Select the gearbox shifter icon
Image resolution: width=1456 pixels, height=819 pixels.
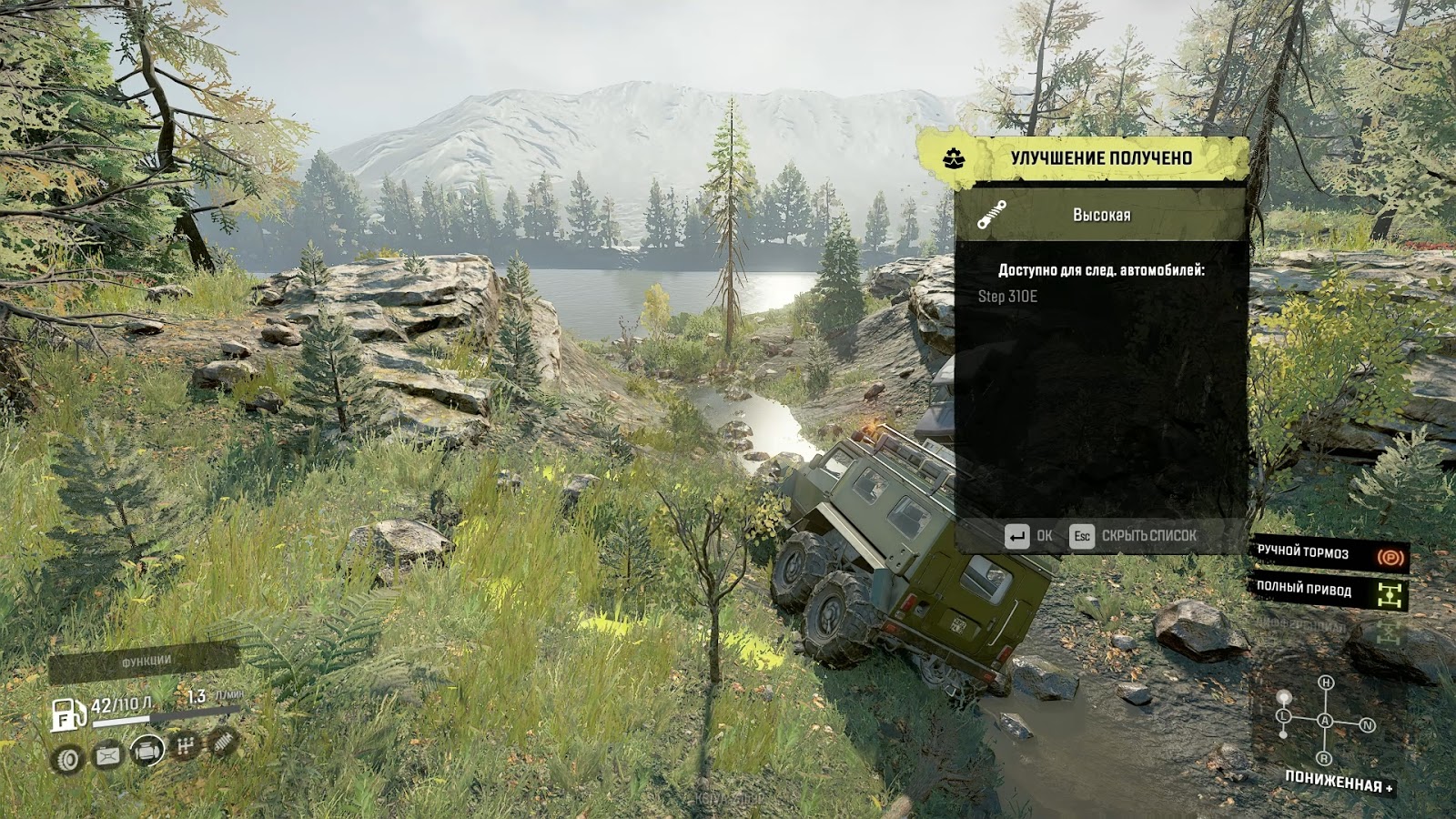click(x=186, y=747)
